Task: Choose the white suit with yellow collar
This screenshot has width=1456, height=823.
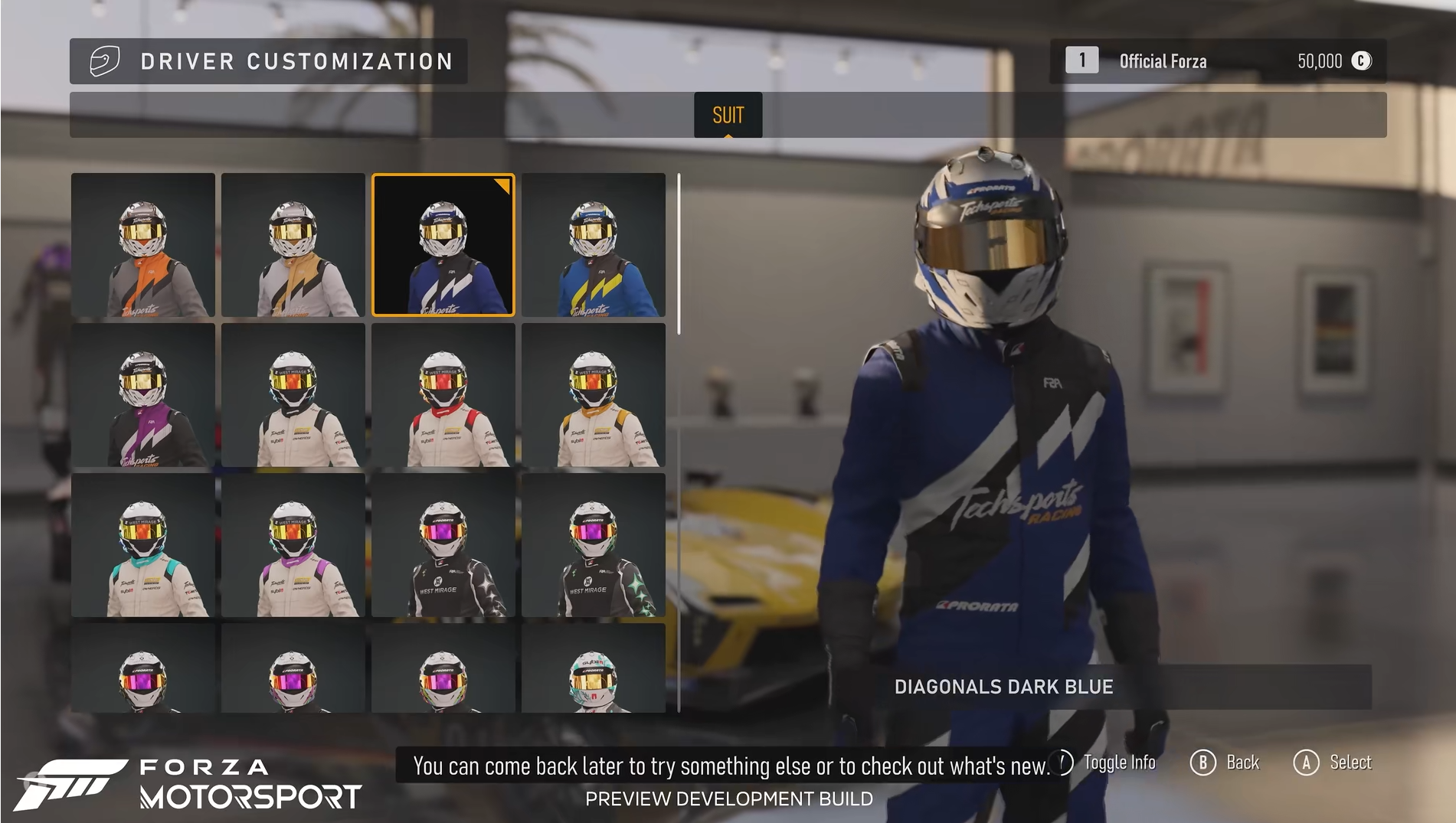Action: click(594, 395)
